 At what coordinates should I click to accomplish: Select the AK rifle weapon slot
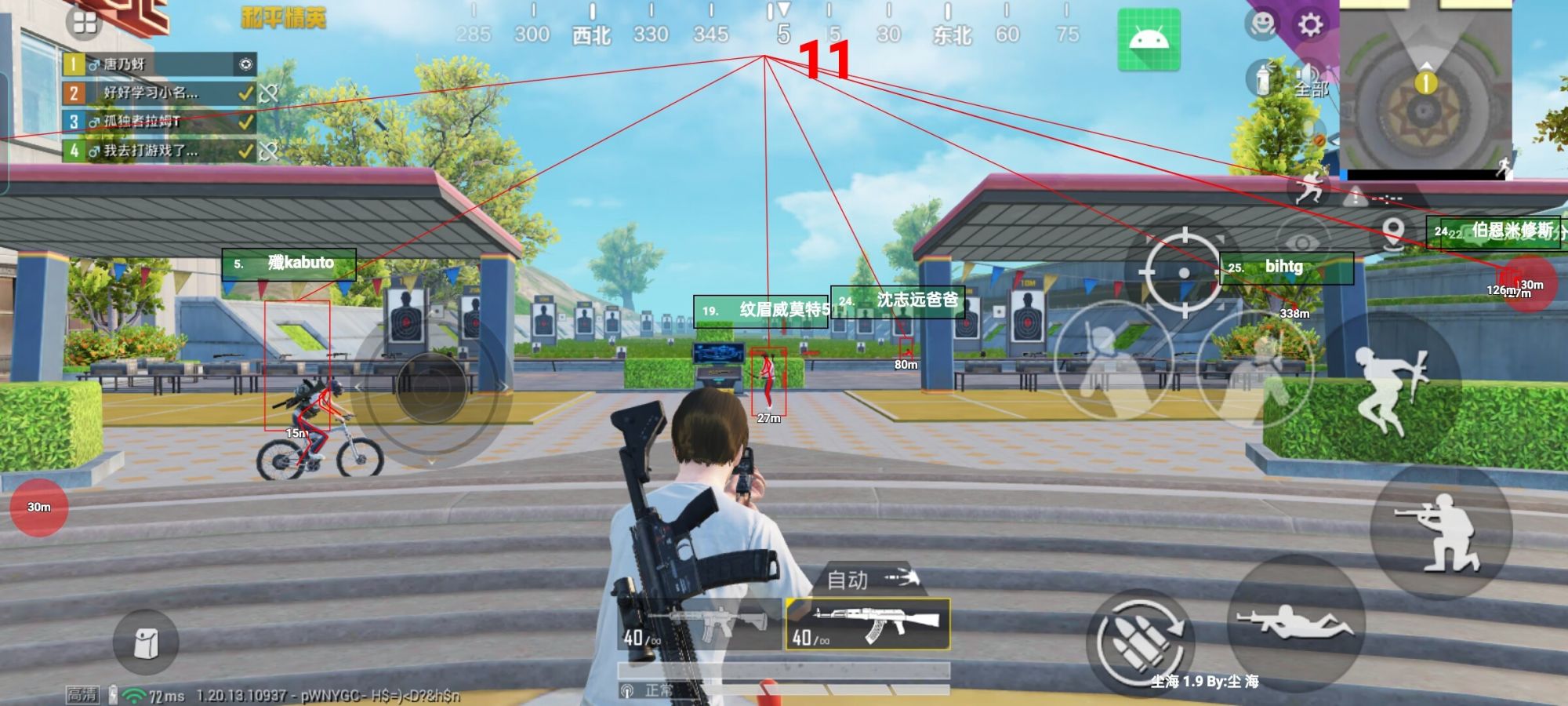click(868, 624)
